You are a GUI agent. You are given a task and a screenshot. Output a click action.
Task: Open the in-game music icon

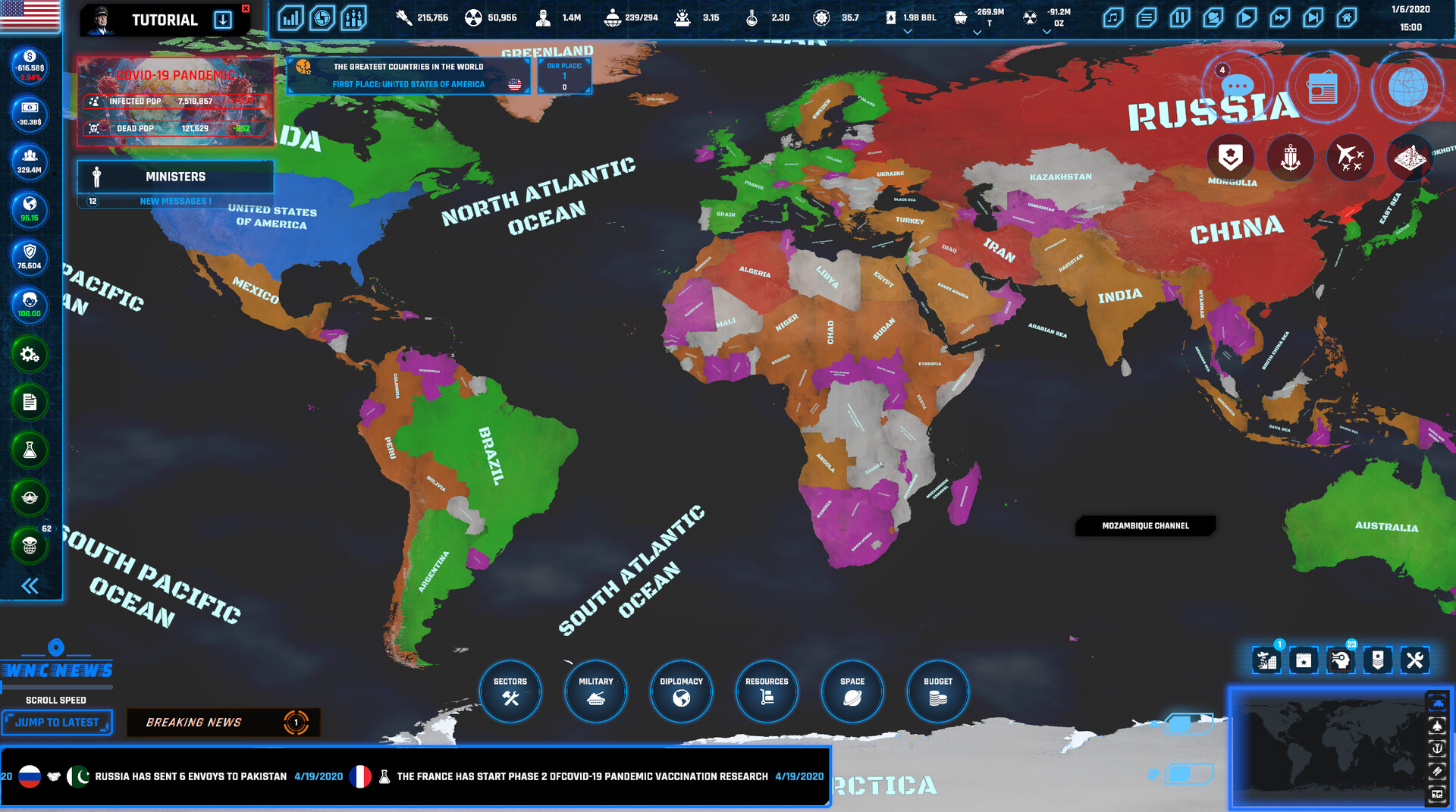(x=1112, y=17)
